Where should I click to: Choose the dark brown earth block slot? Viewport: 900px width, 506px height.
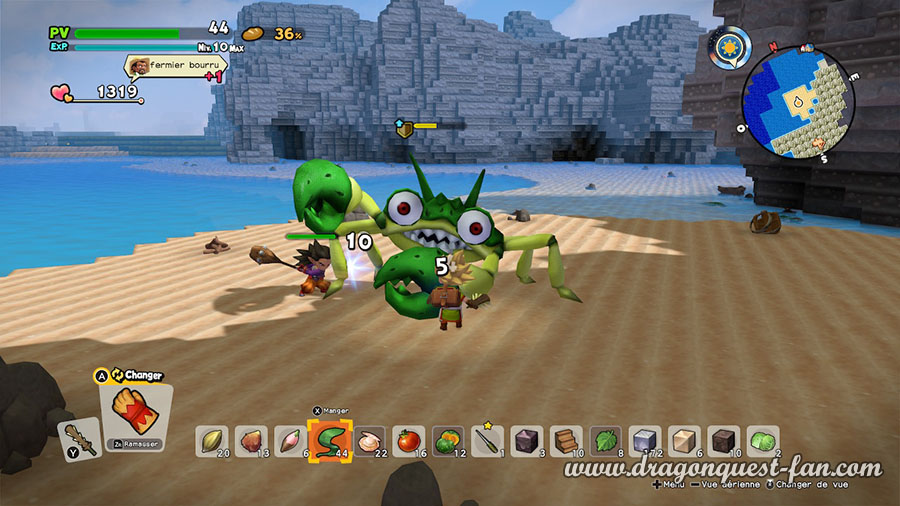tap(722, 441)
